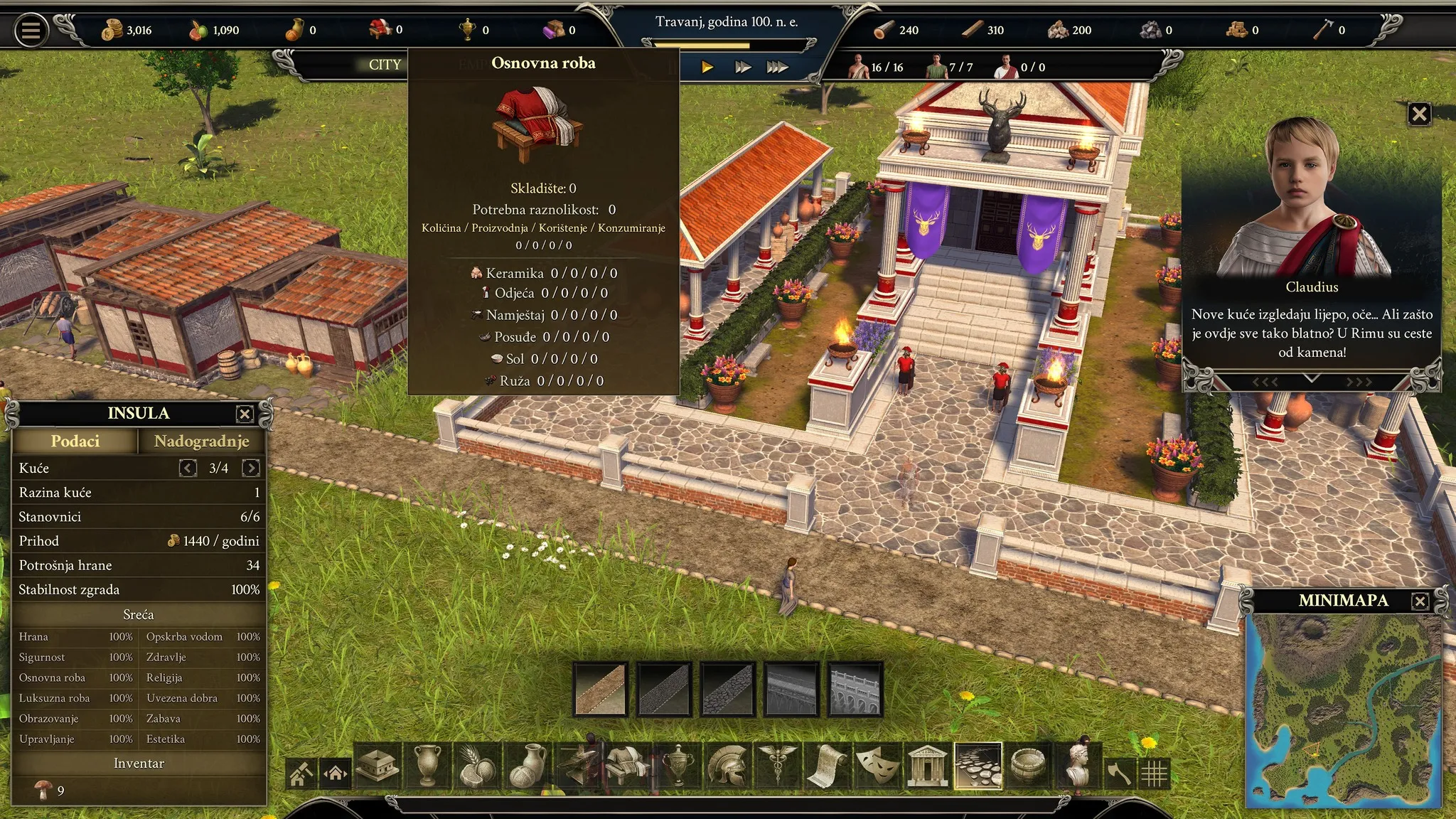Open the main hamburger menu

31,31
